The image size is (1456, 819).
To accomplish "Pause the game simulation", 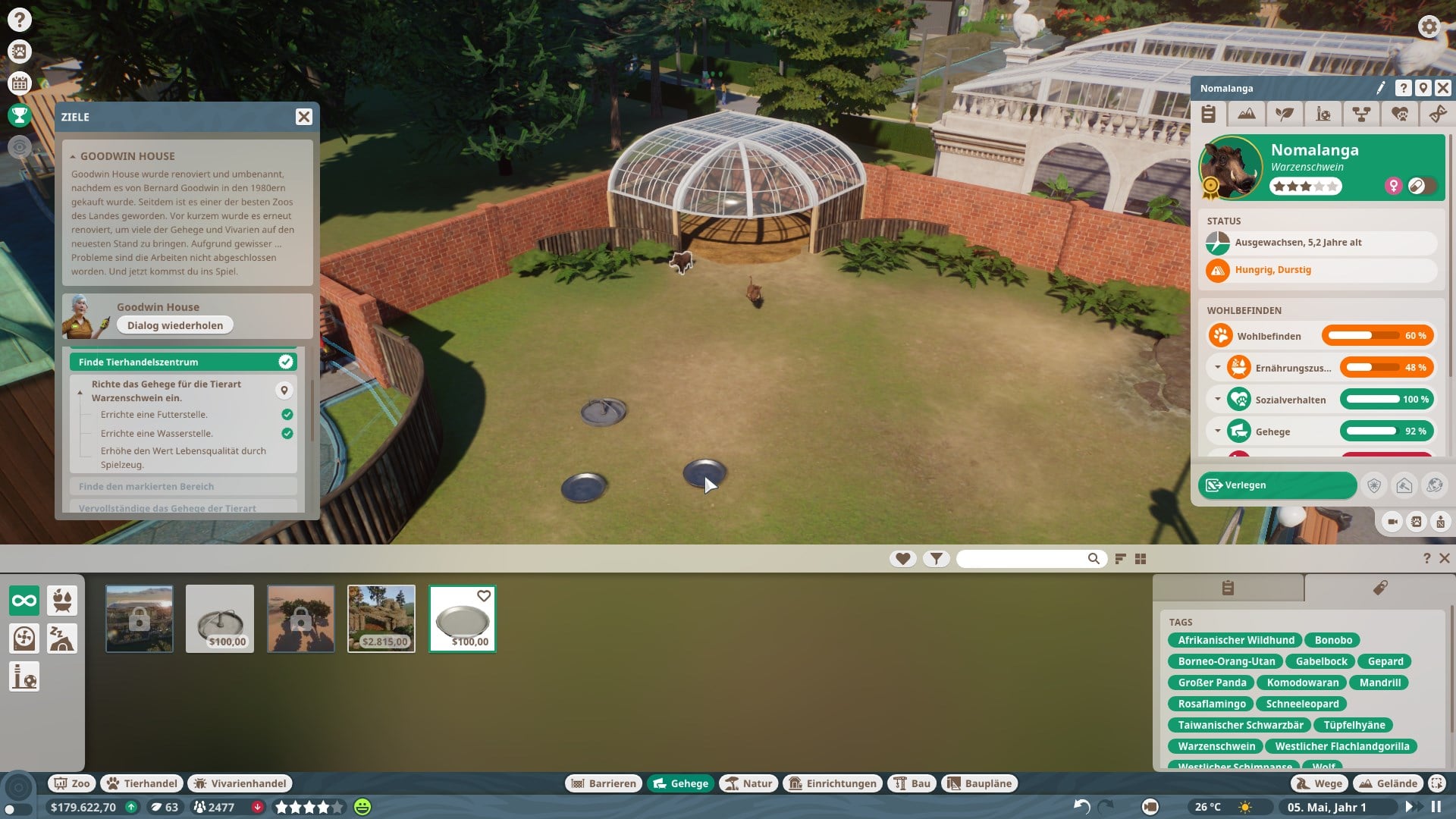I will 1436,807.
